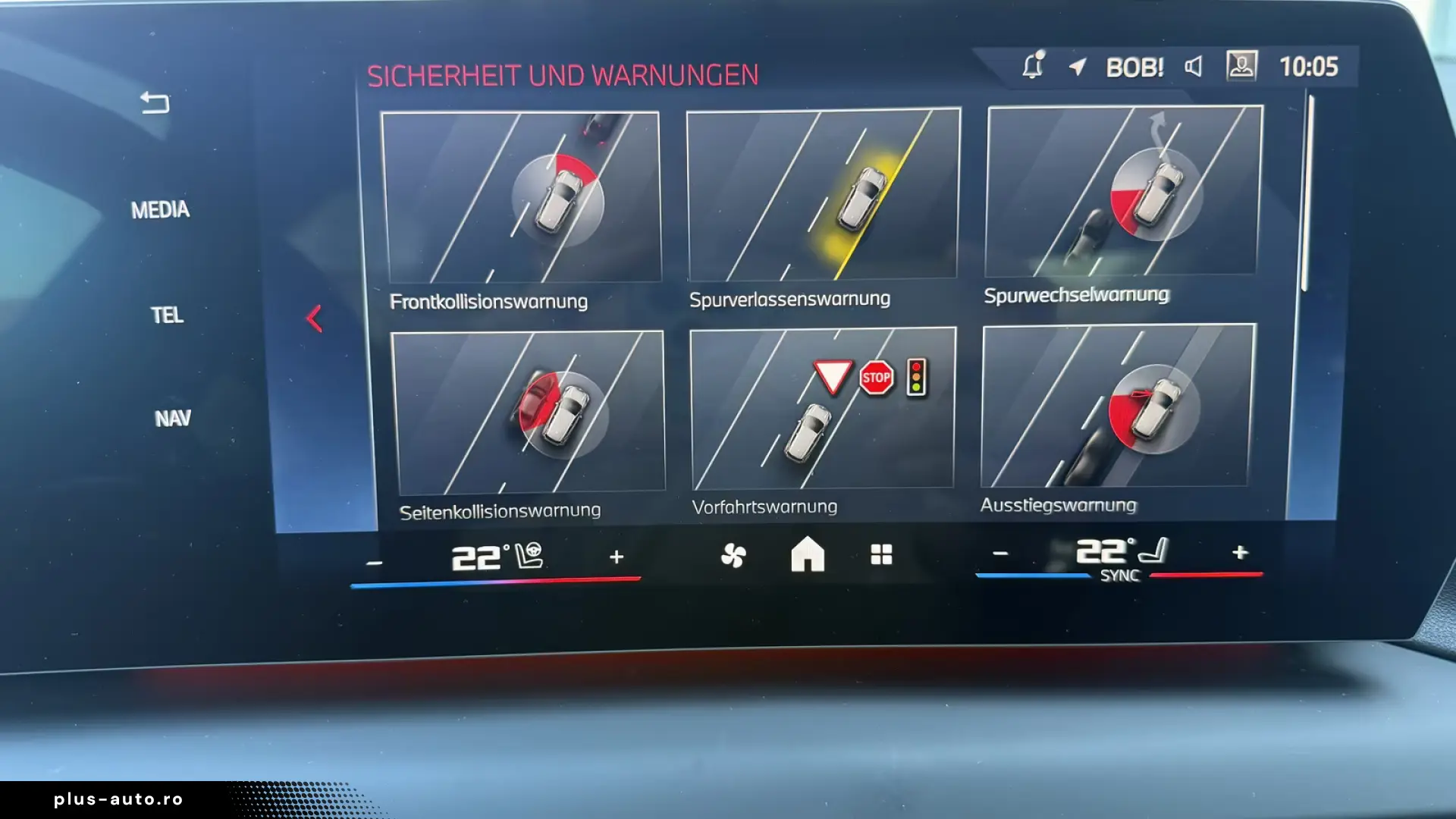The width and height of the screenshot is (1456, 819).
Task: Toggle Frontkollisionswarnung tile
Action: click(523, 197)
